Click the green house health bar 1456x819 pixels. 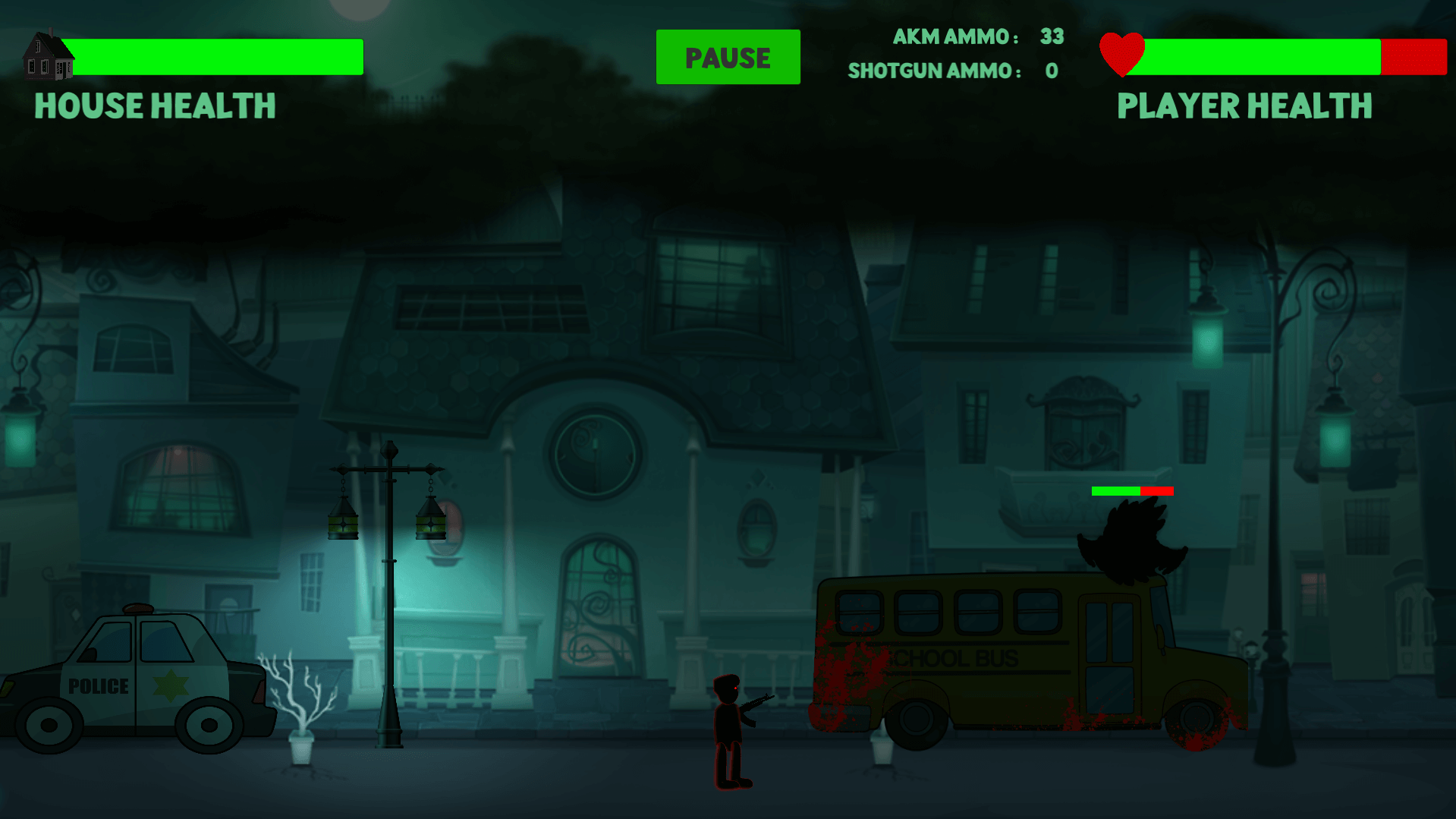click(216, 56)
